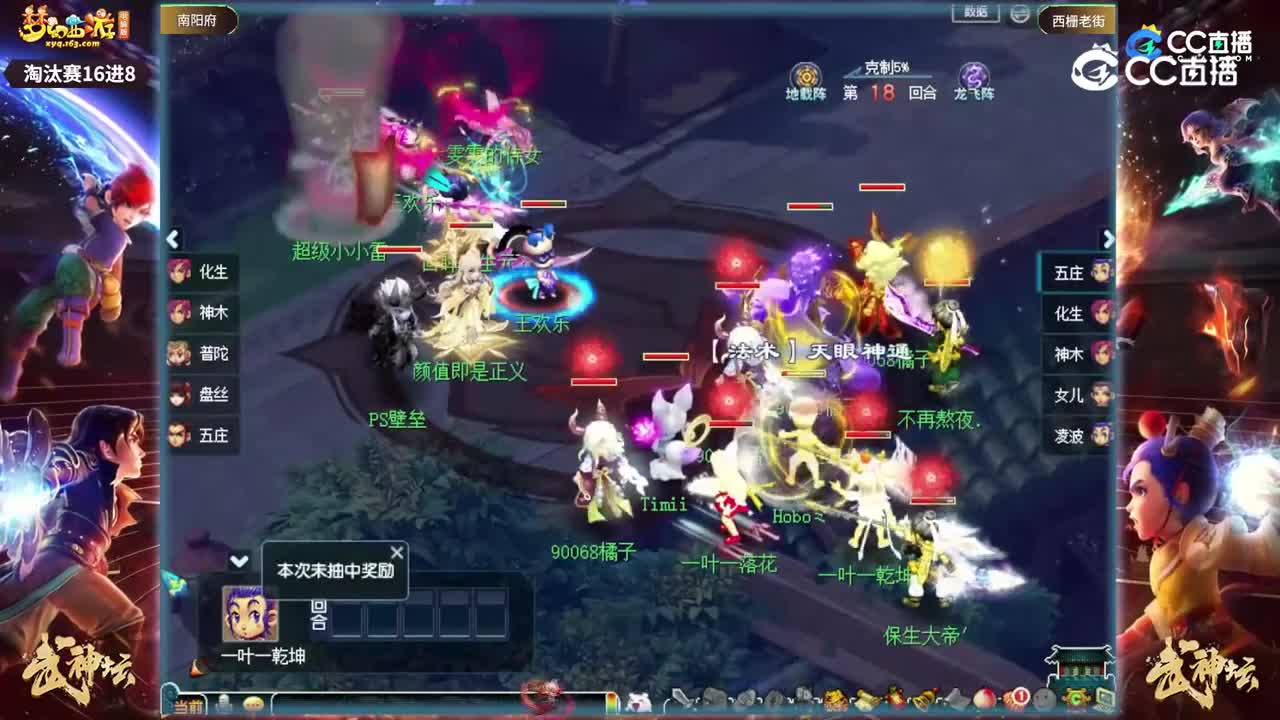Collapse the left team list with the left arrow
Screen dimensions: 1280x720
point(173,239)
